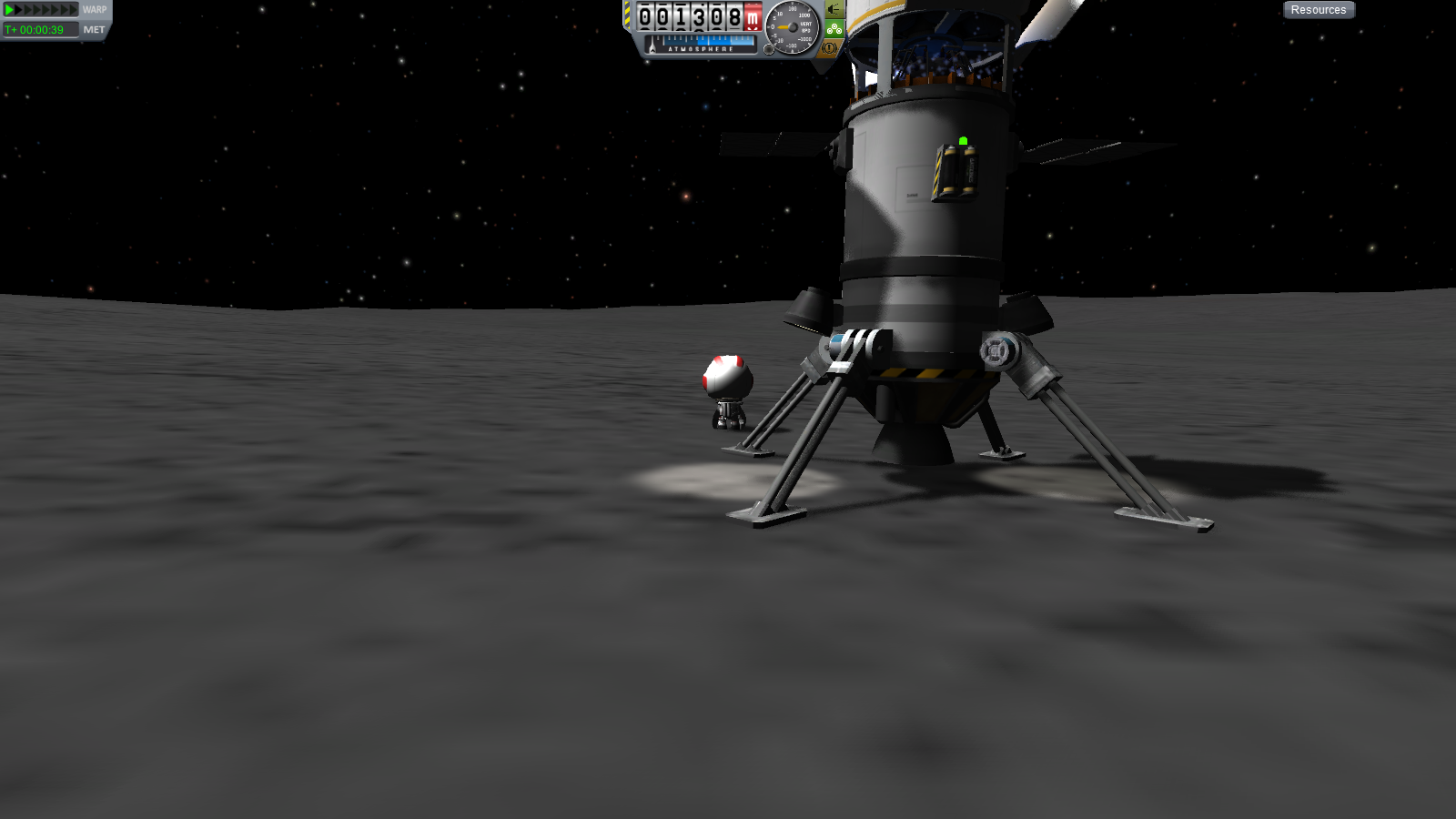Click the MET mission timer label
This screenshot has width=1456, height=819.
[x=94, y=30]
